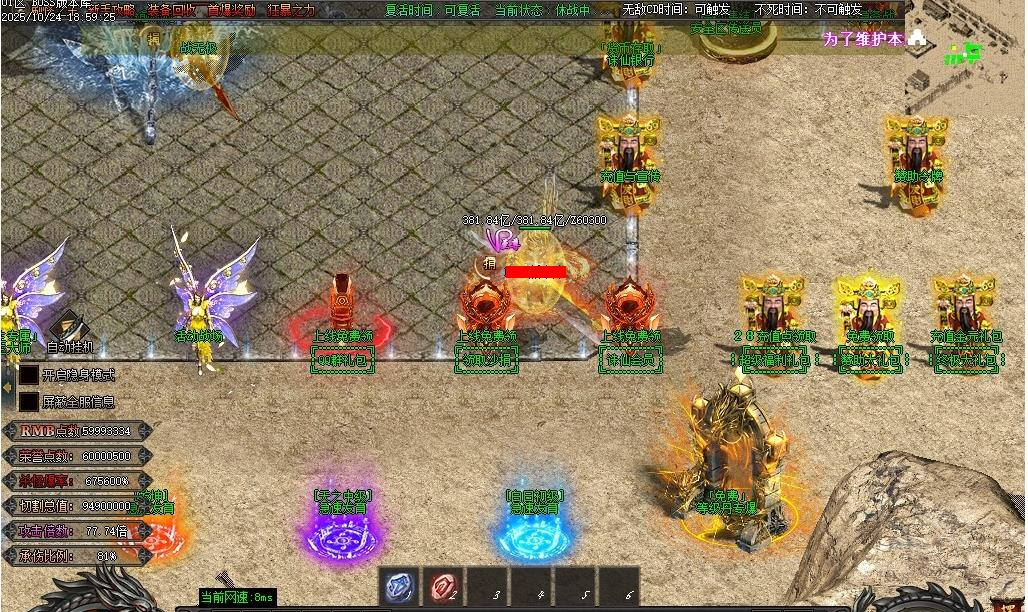Open the 狂暴之力 berserk power menu
The width and height of the screenshot is (1028, 612).
point(291,10)
